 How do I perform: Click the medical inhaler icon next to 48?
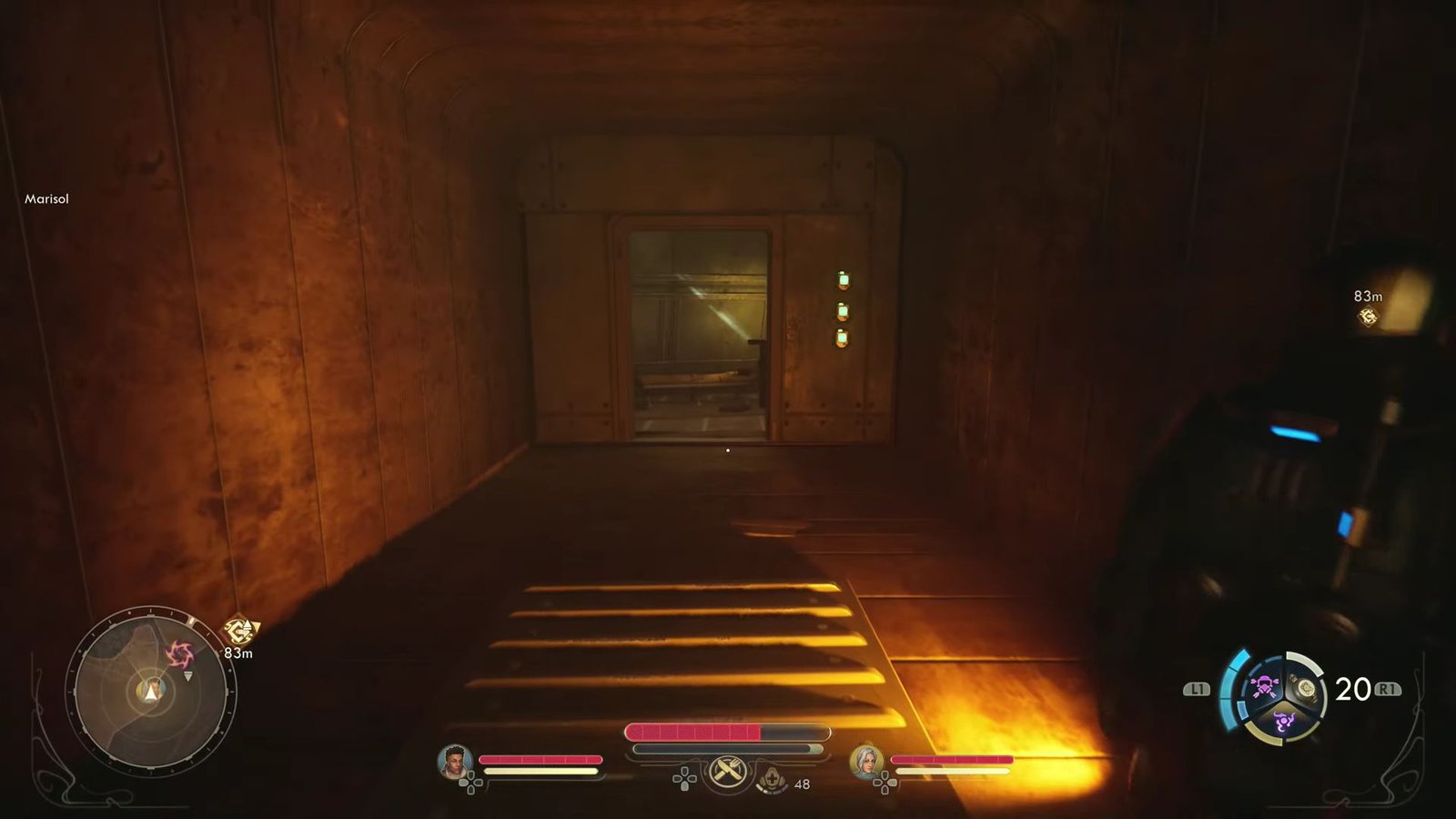pyautogui.click(x=772, y=780)
